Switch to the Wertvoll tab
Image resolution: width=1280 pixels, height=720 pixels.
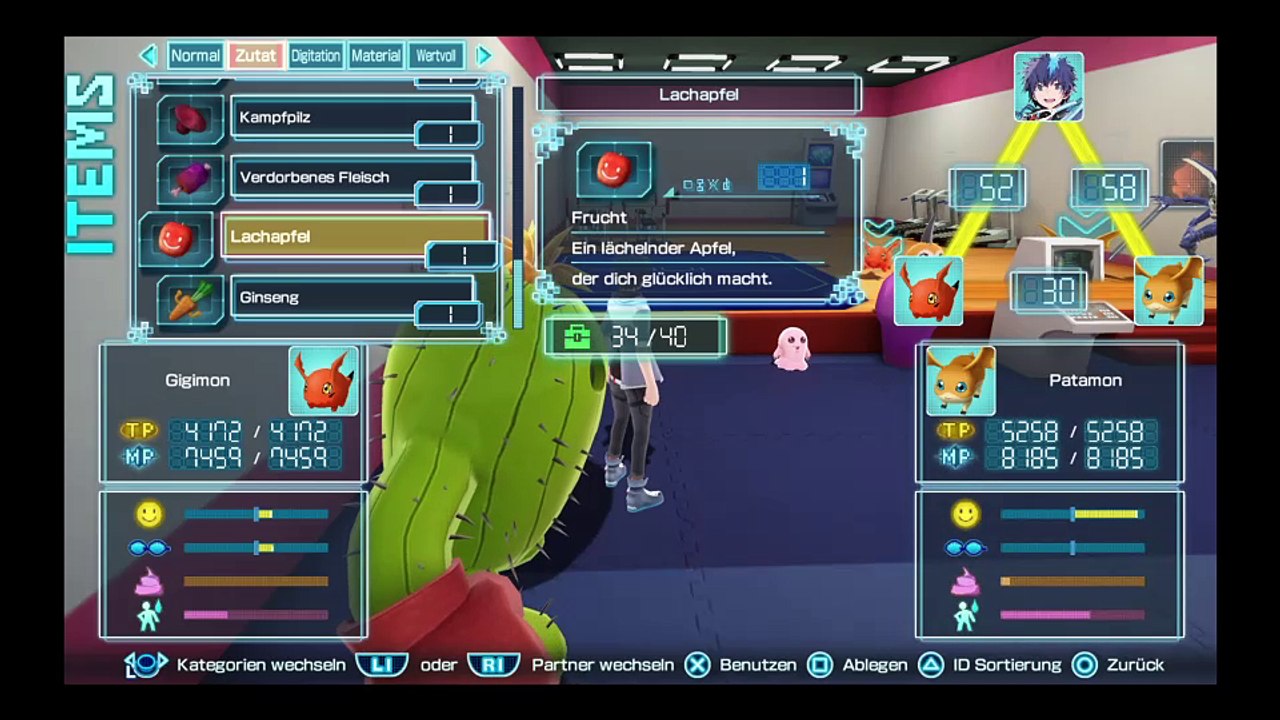click(x=436, y=56)
